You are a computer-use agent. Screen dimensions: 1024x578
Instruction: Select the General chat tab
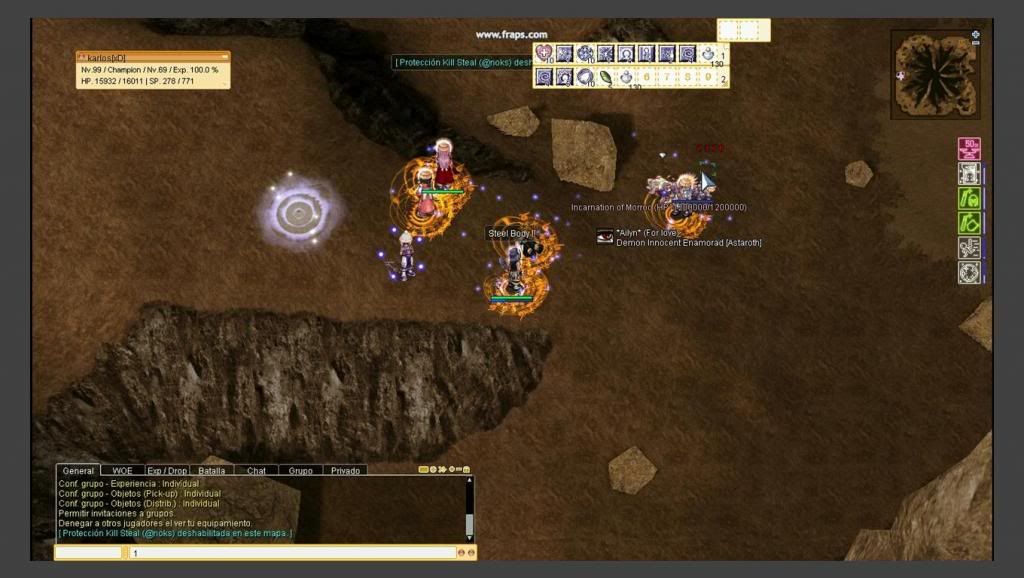tap(78, 470)
